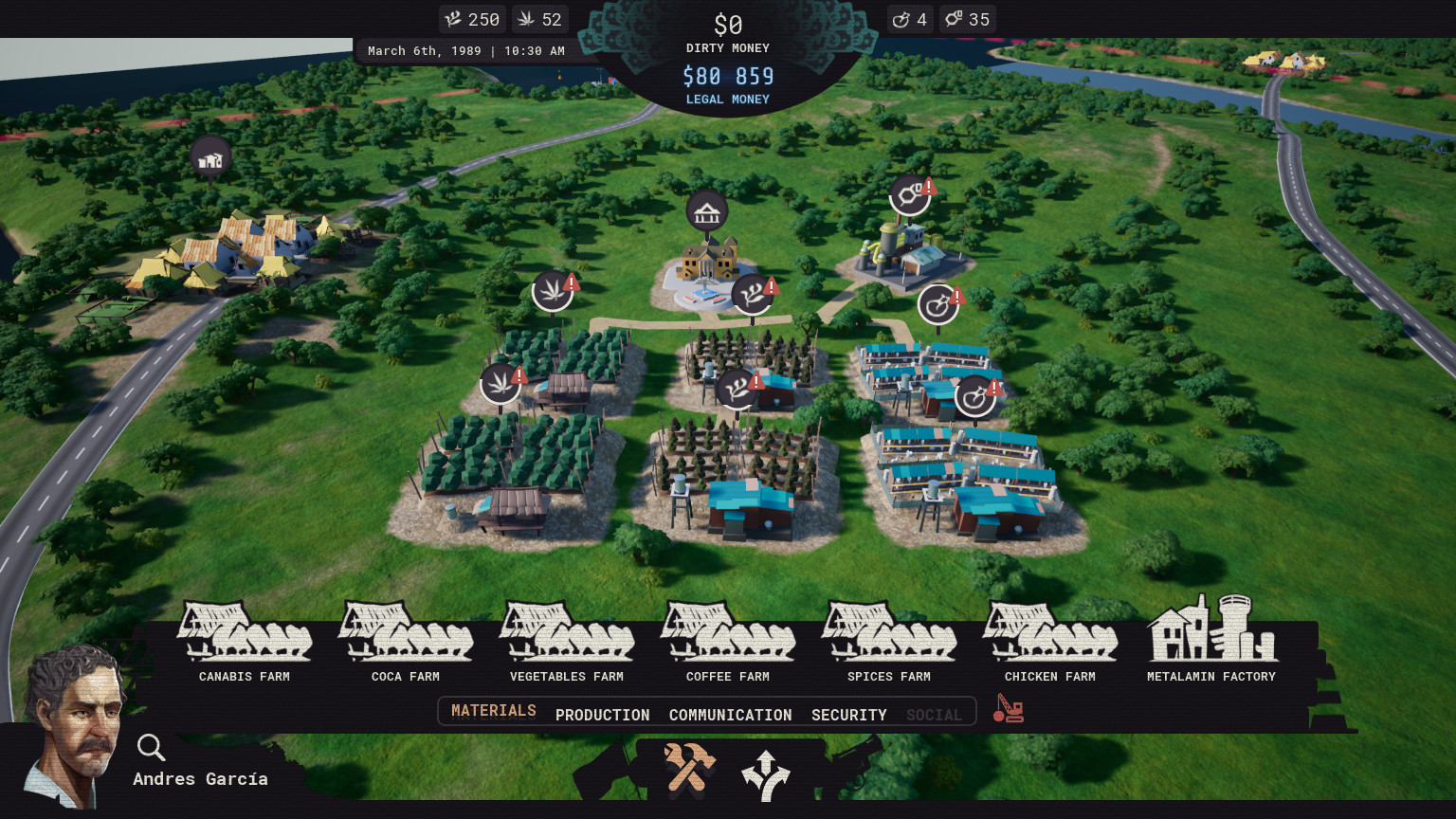Viewport: 1456px width, 819px height.
Task: Select the roads three-arrow icon
Action: click(766, 773)
